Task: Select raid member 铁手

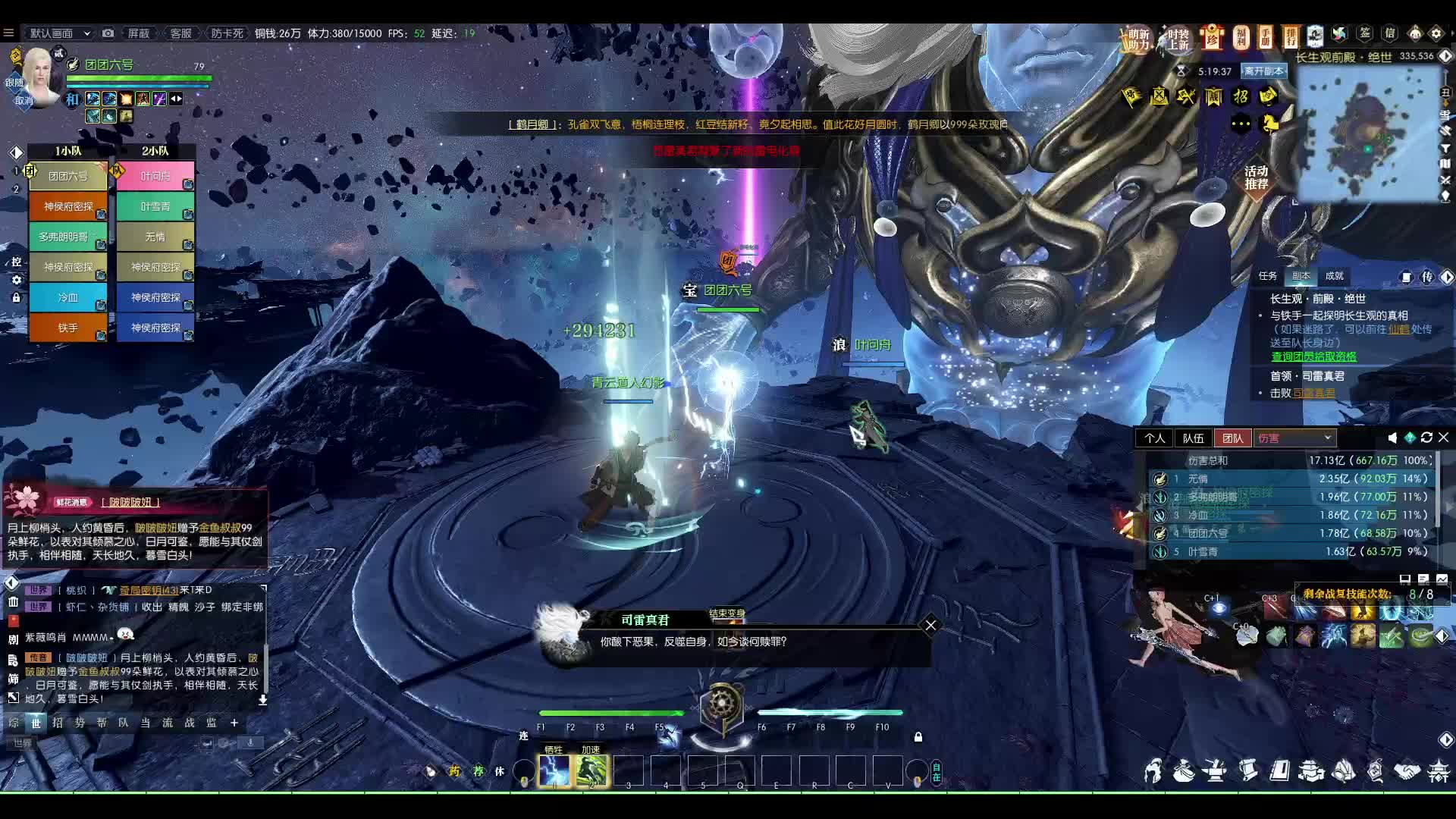Action: point(68,328)
